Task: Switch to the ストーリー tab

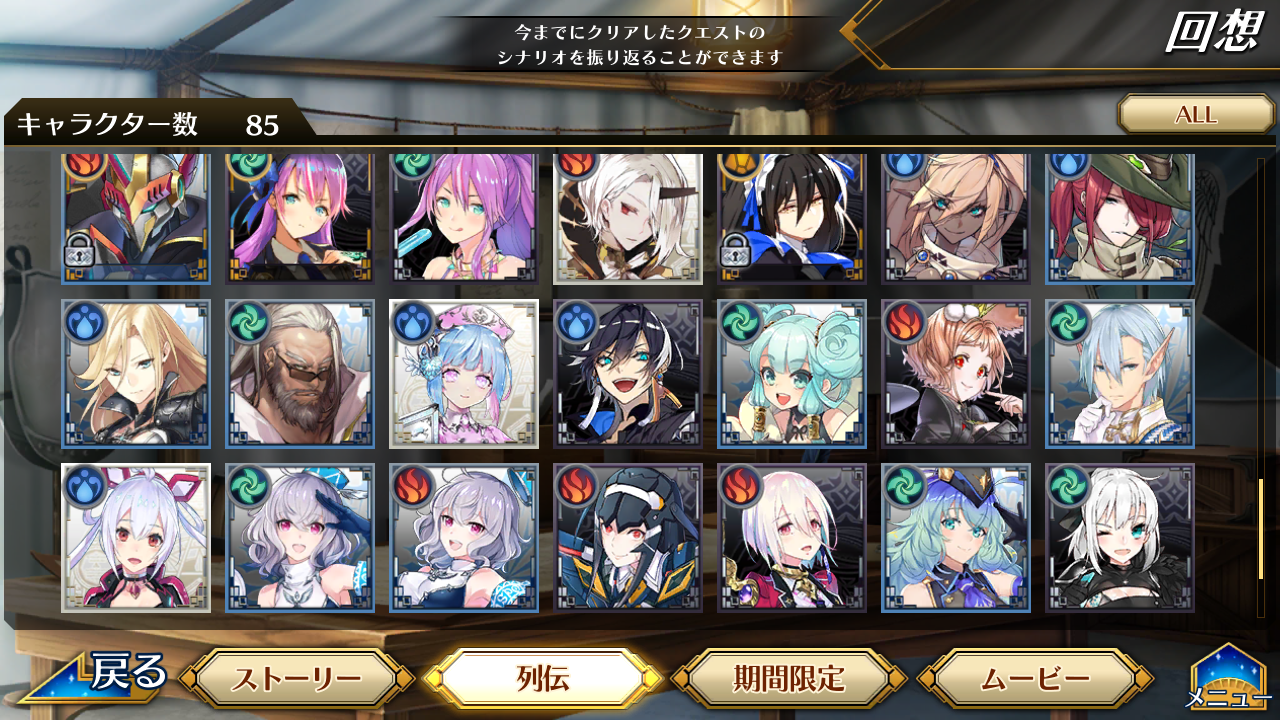Action: [297, 680]
